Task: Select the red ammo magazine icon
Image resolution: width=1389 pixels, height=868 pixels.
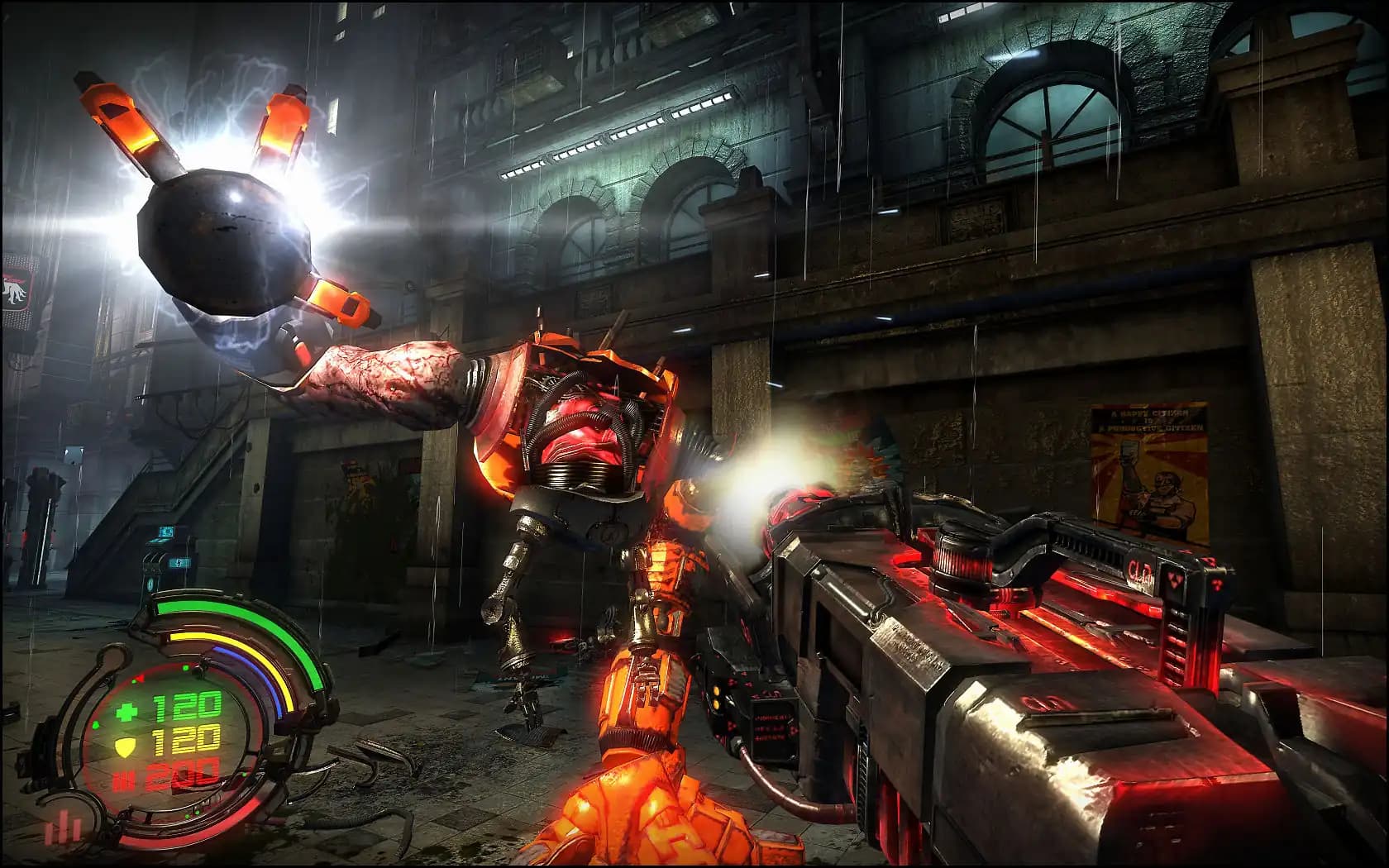Action: click(123, 779)
